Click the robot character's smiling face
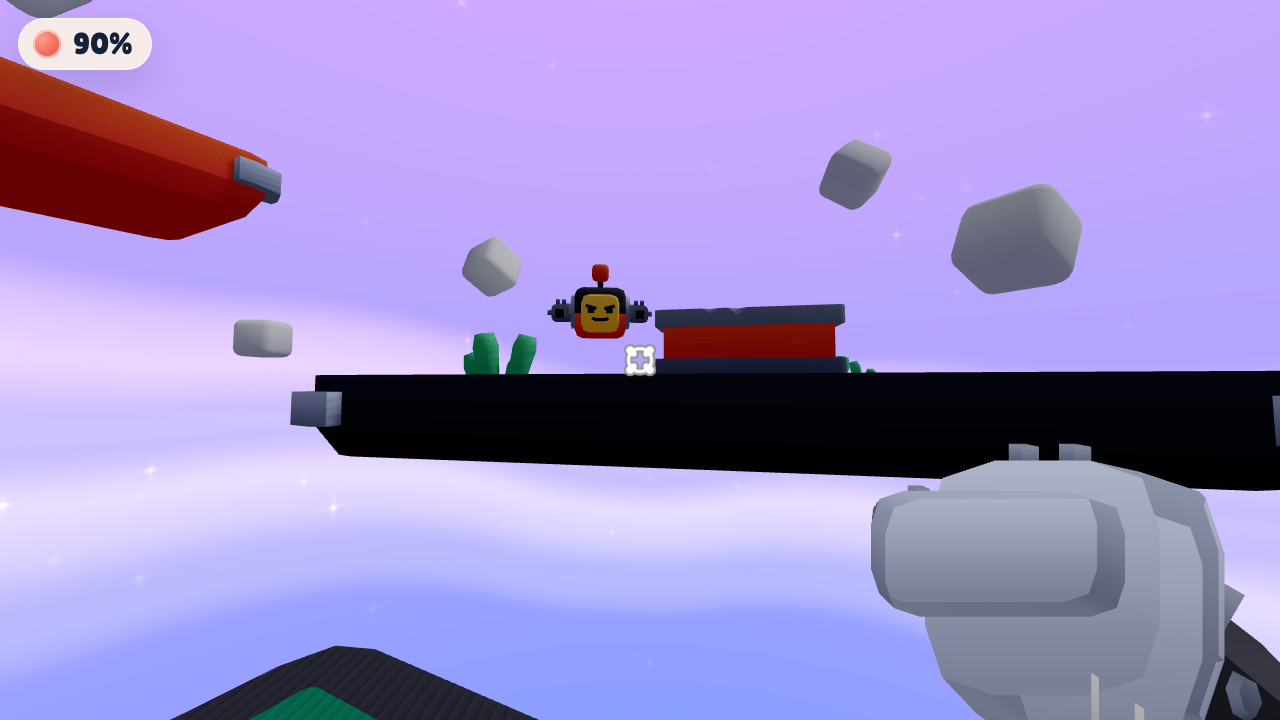 (x=599, y=315)
